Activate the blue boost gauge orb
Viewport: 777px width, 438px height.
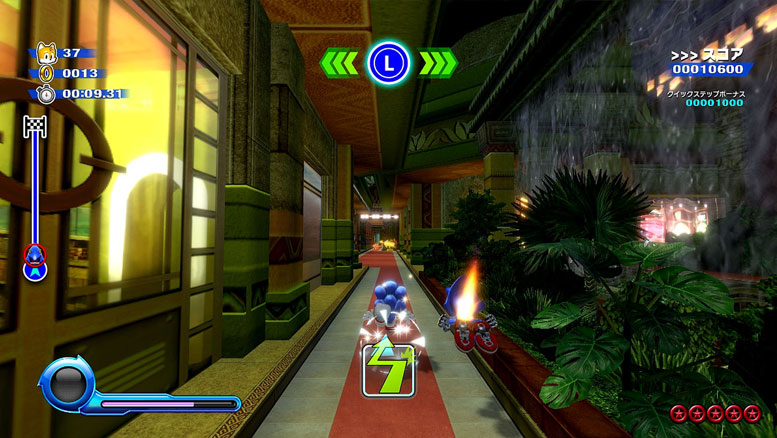pyautogui.click(x=67, y=385)
